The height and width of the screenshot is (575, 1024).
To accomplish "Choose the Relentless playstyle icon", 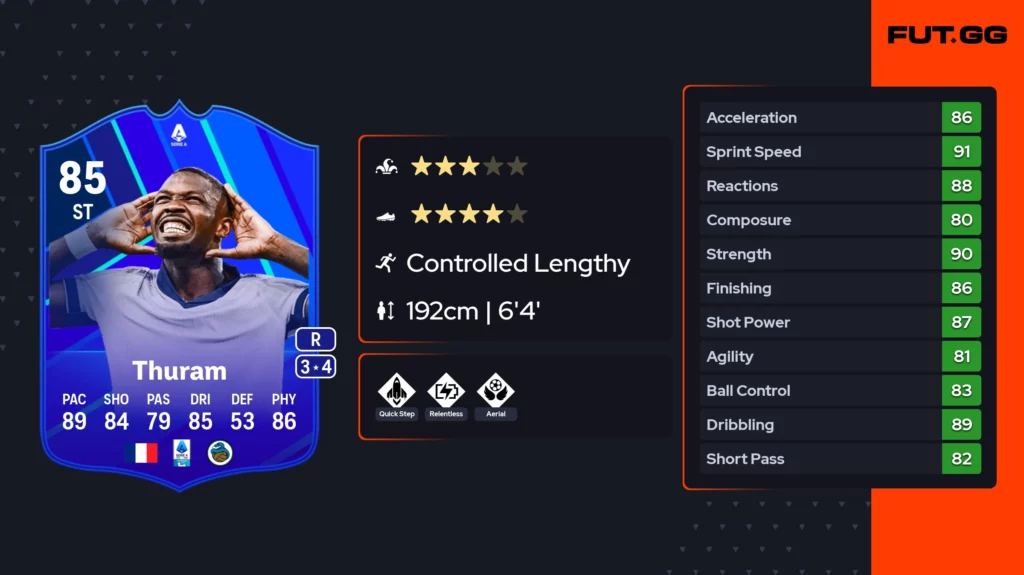I will click(446, 390).
